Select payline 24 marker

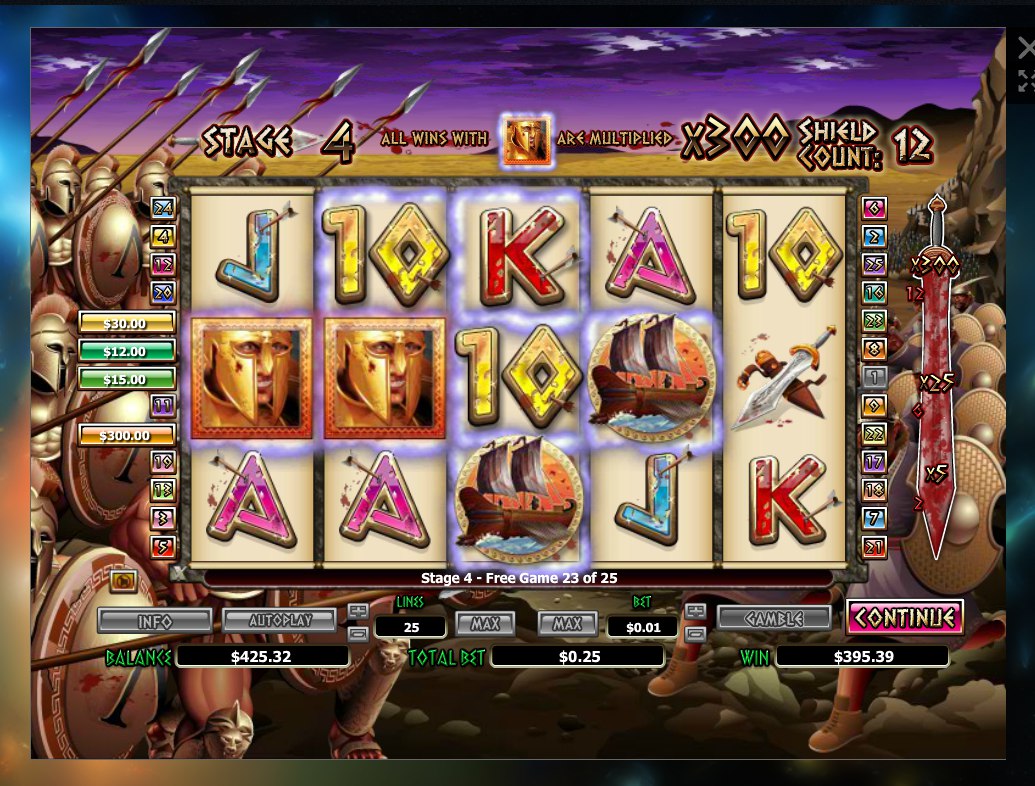click(162, 209)
